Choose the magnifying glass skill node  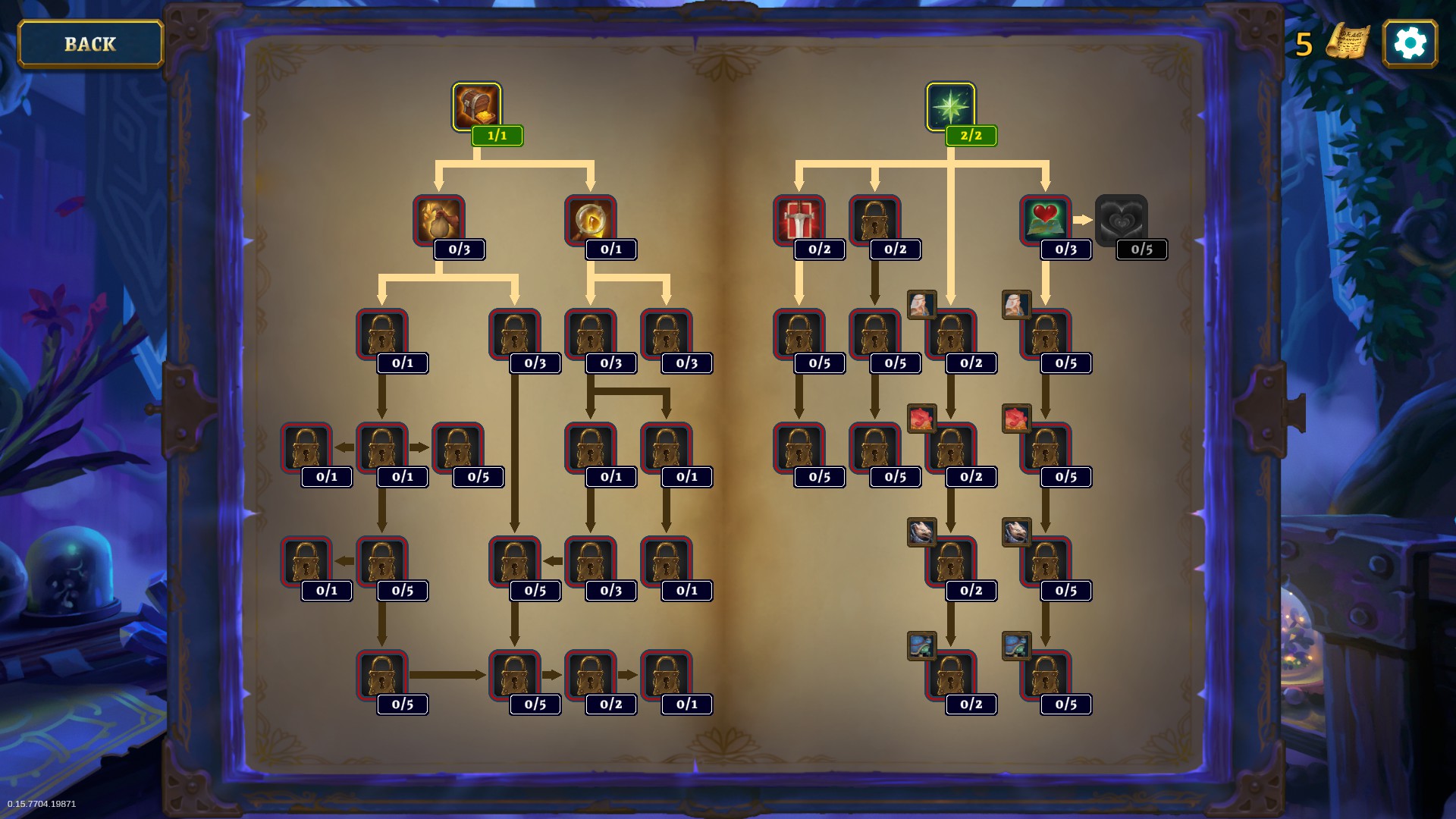click(590, 220)
